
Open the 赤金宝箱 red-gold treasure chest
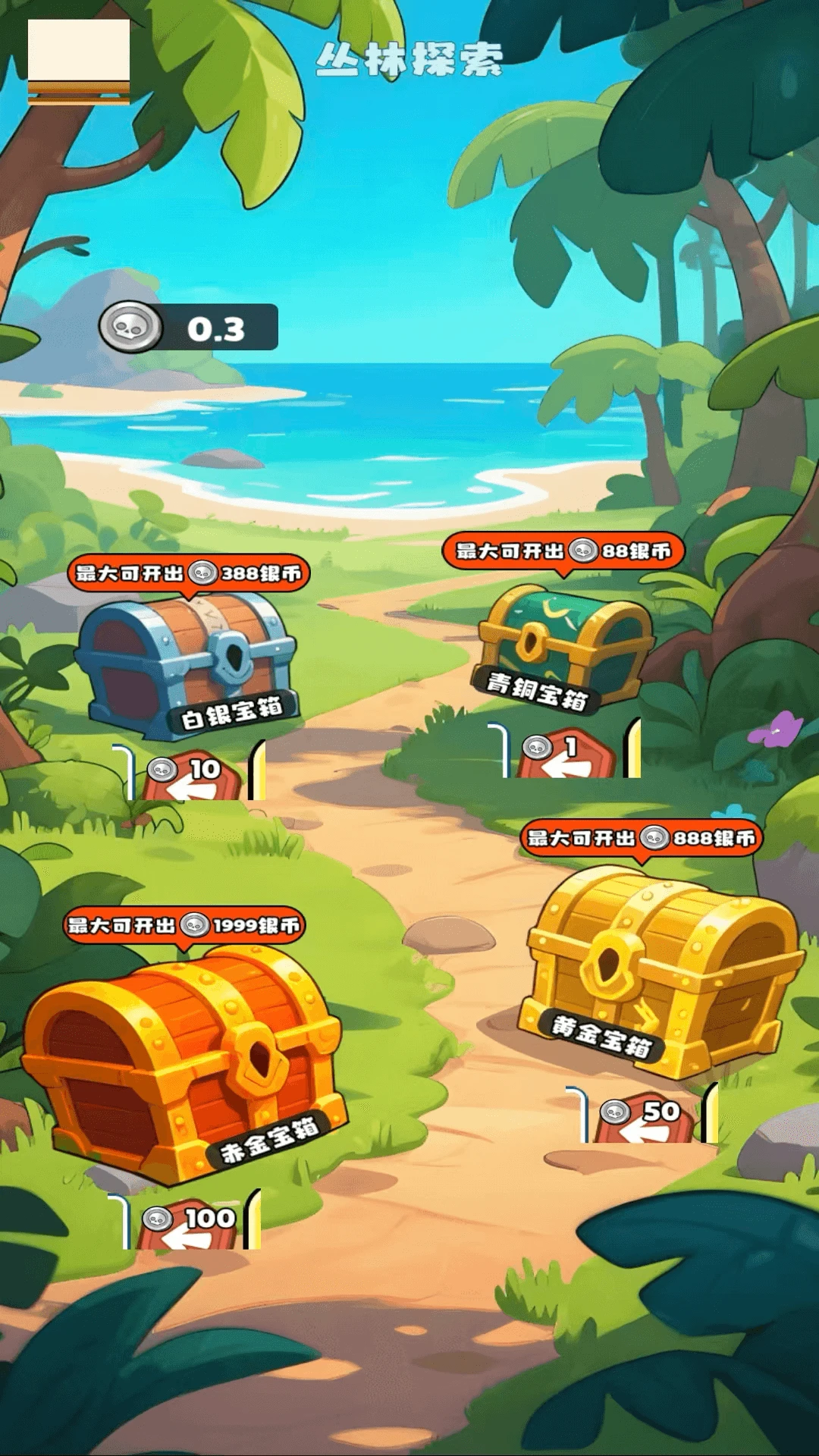[182, 1062]
